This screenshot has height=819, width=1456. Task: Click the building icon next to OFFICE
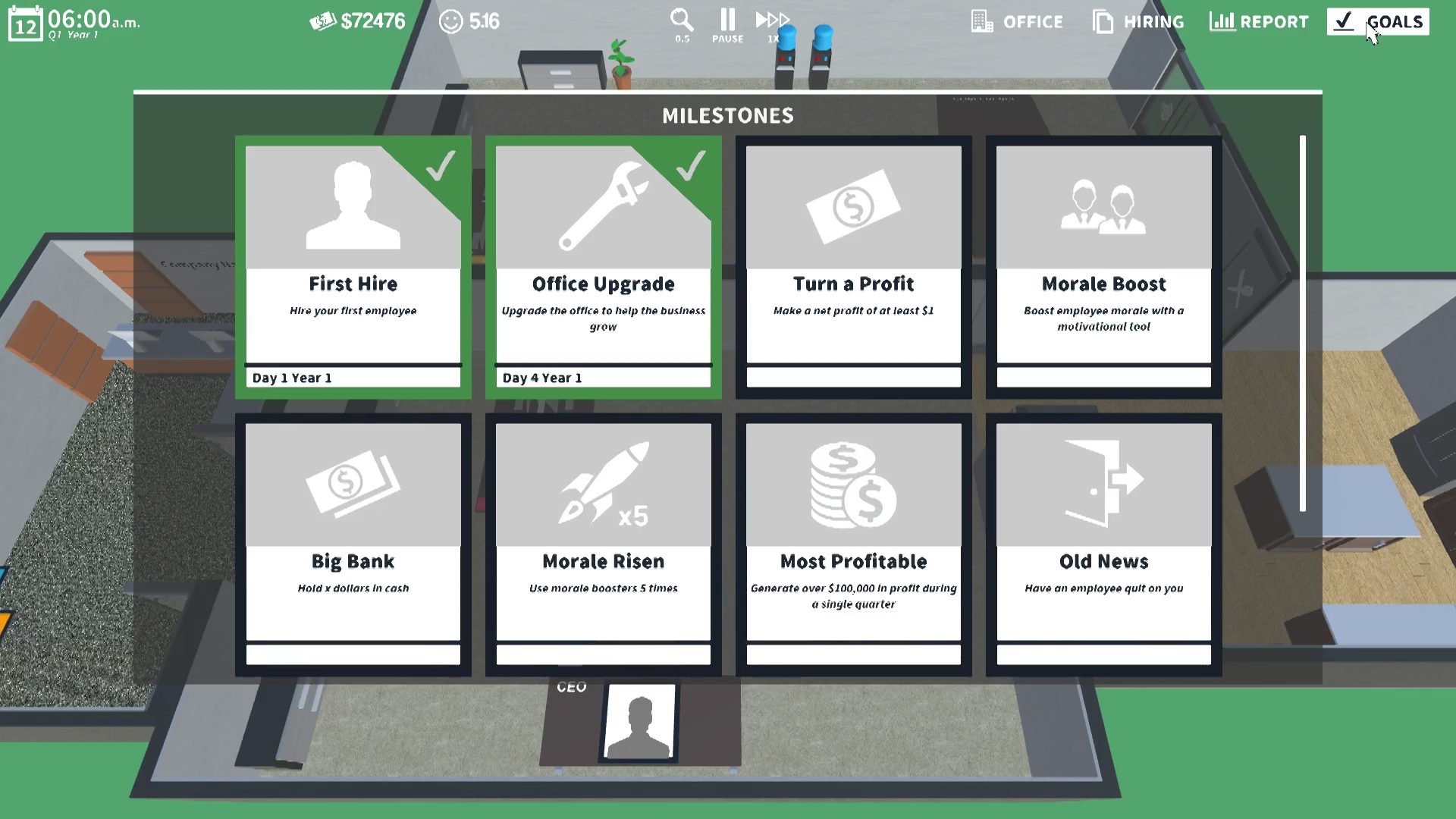[x=982, y=22]
